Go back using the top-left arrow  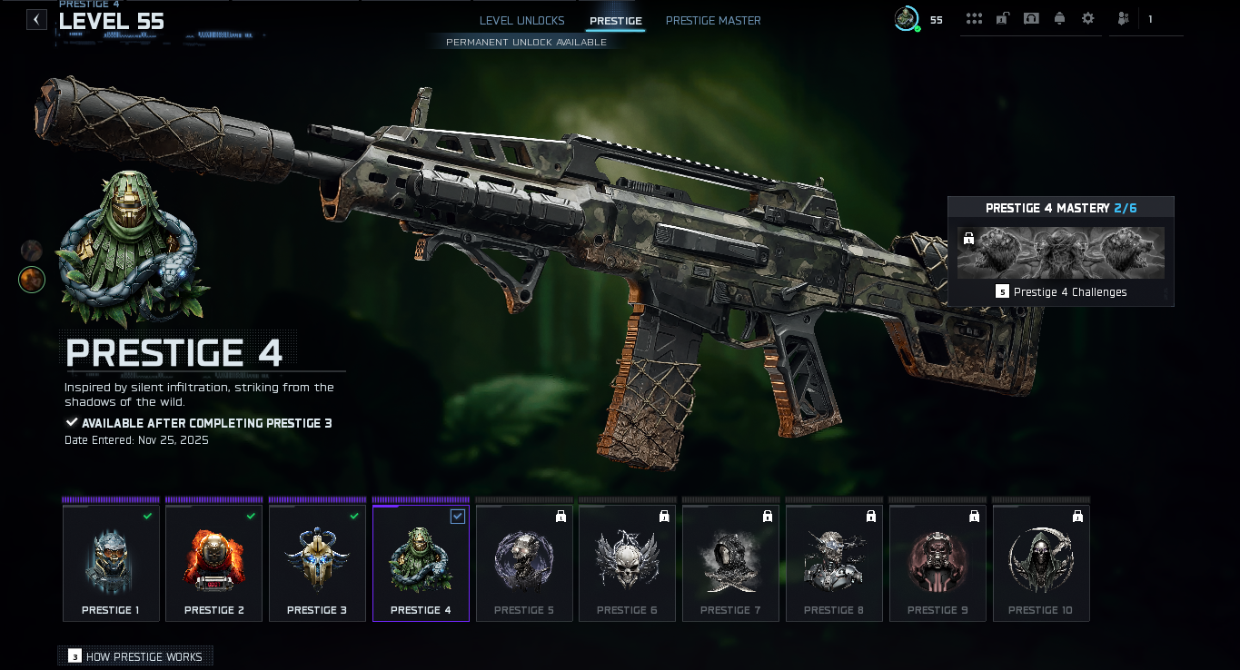(37, 19)
